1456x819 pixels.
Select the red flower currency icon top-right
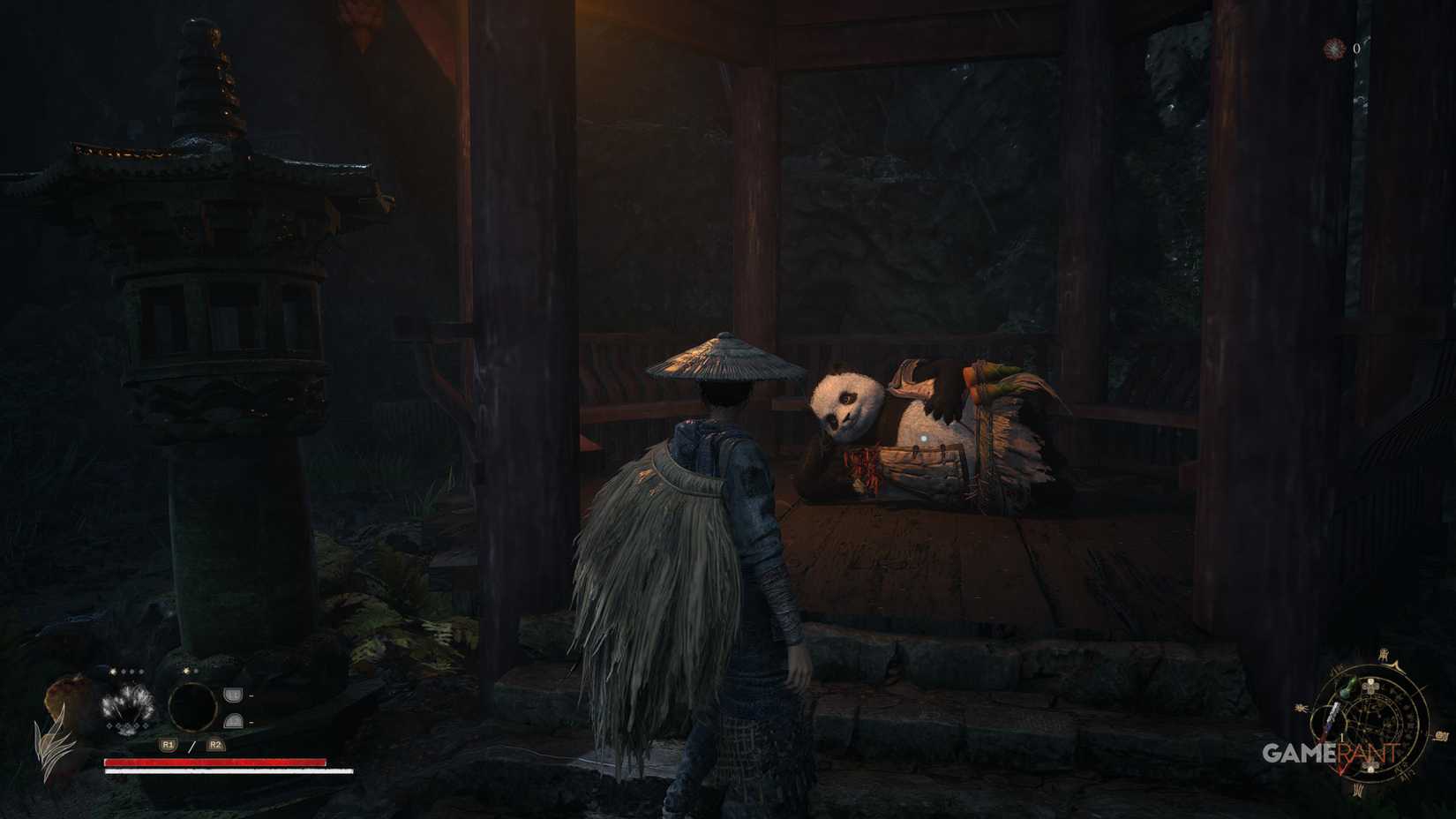(x=1333, y=49)
